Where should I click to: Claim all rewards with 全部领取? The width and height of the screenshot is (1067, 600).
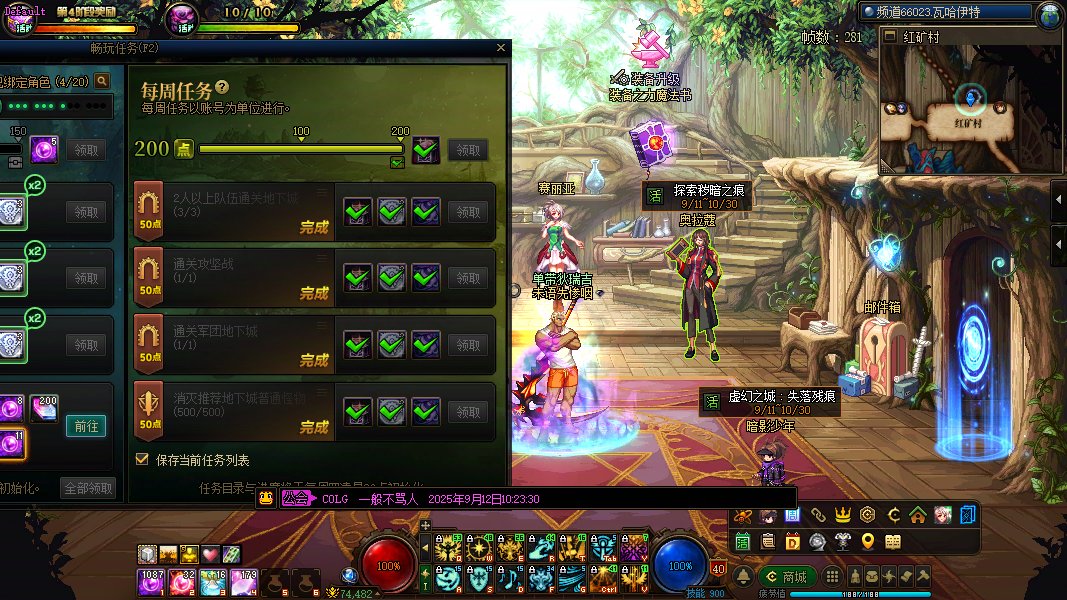point(88,488)
